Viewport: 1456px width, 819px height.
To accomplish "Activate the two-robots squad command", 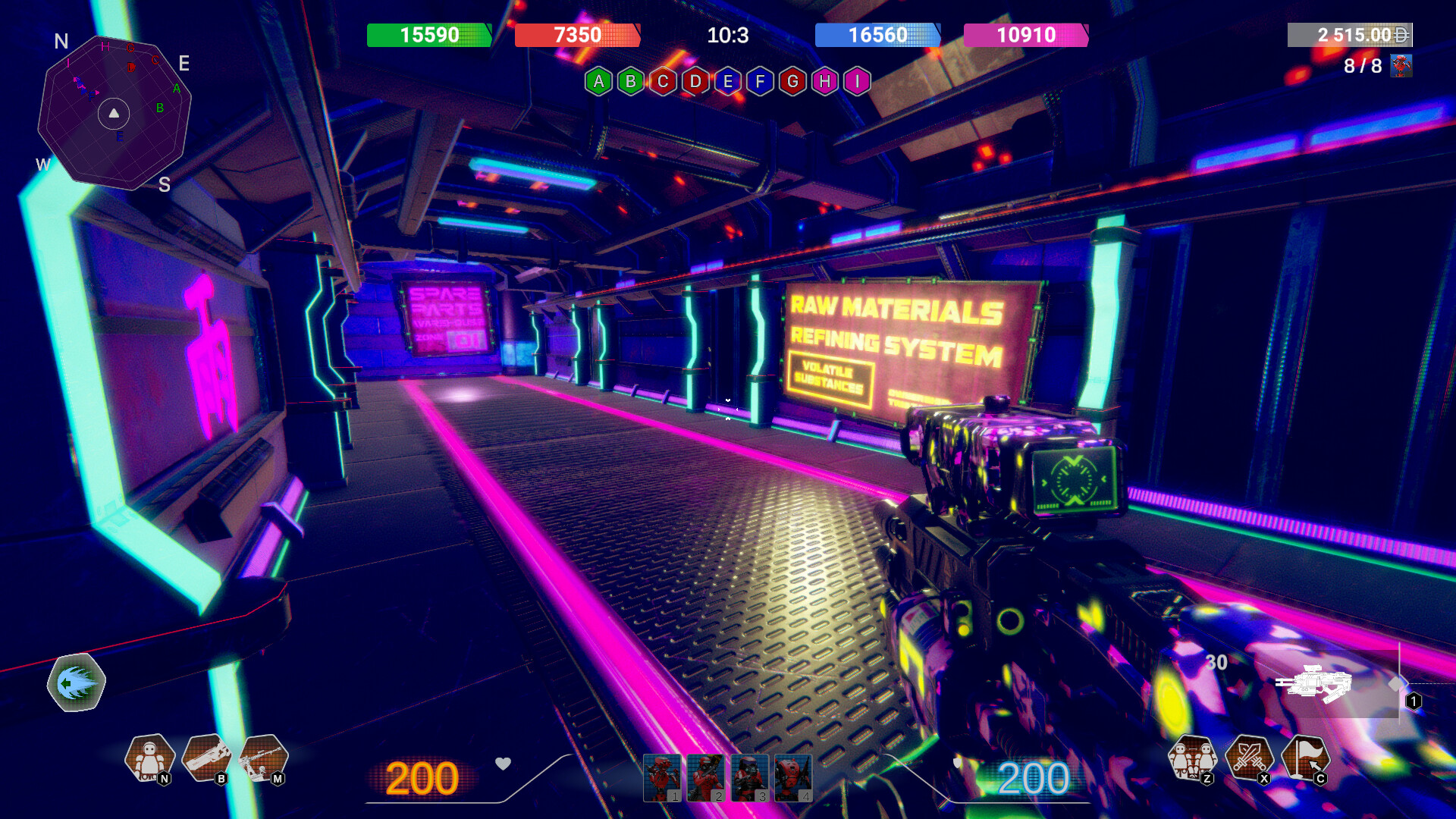I will [1192, 758].
